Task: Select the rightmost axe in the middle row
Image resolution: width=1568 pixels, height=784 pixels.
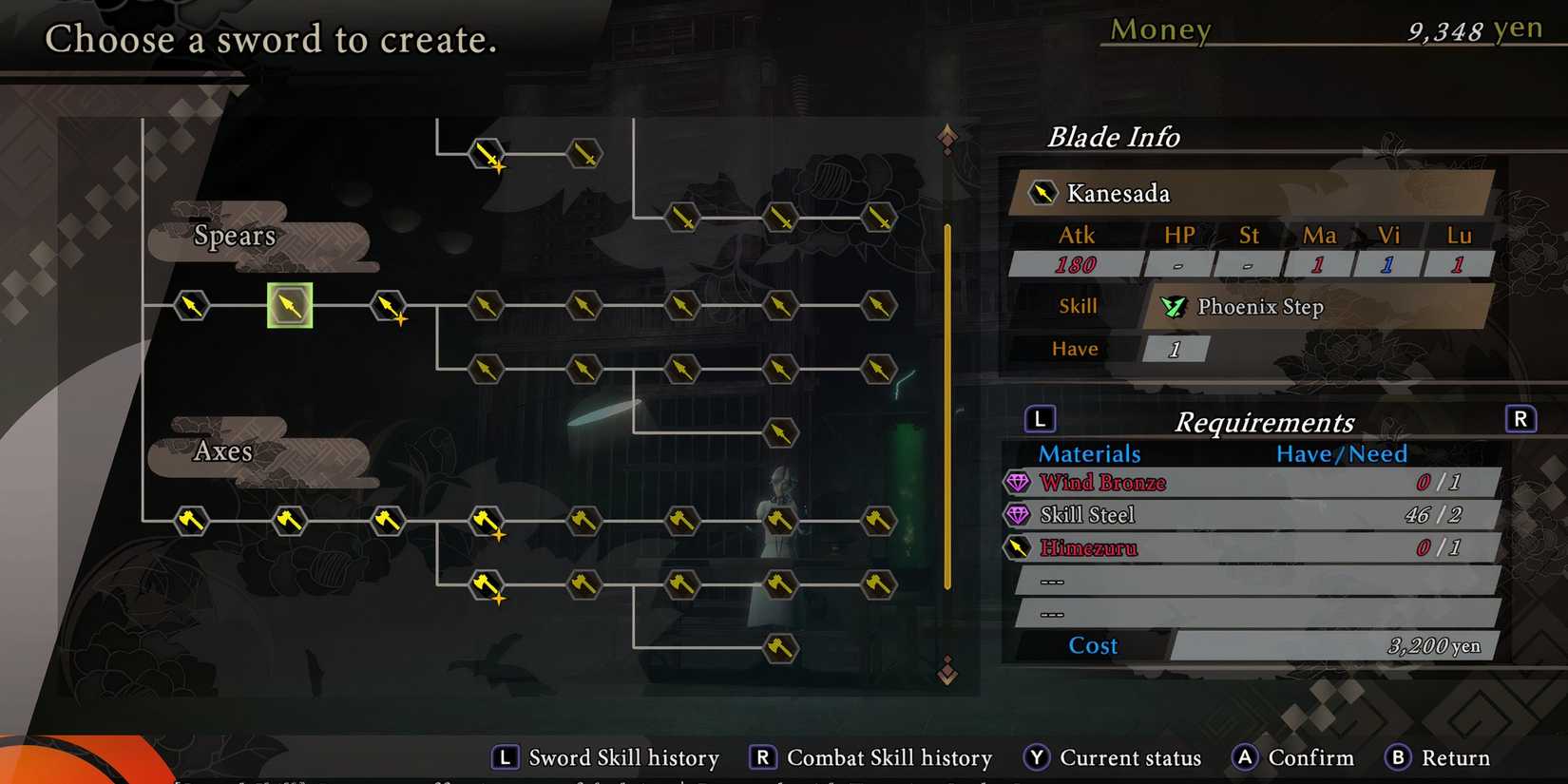Action: coord(879,521)
